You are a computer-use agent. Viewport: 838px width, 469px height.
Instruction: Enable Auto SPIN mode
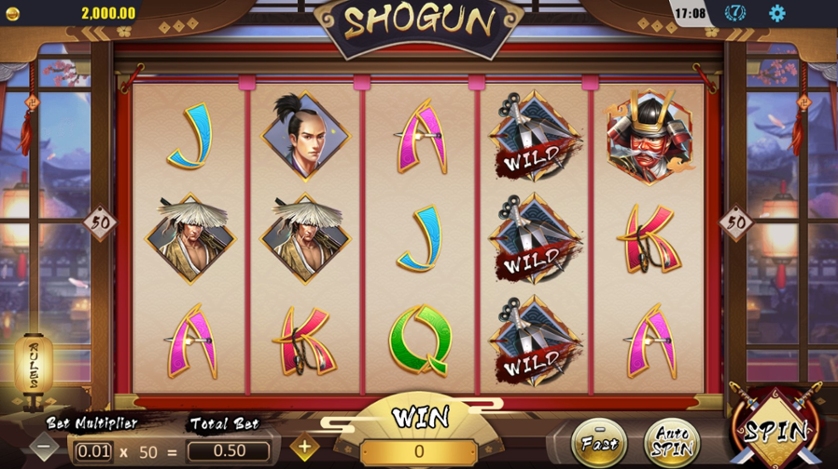pos(672,439)
